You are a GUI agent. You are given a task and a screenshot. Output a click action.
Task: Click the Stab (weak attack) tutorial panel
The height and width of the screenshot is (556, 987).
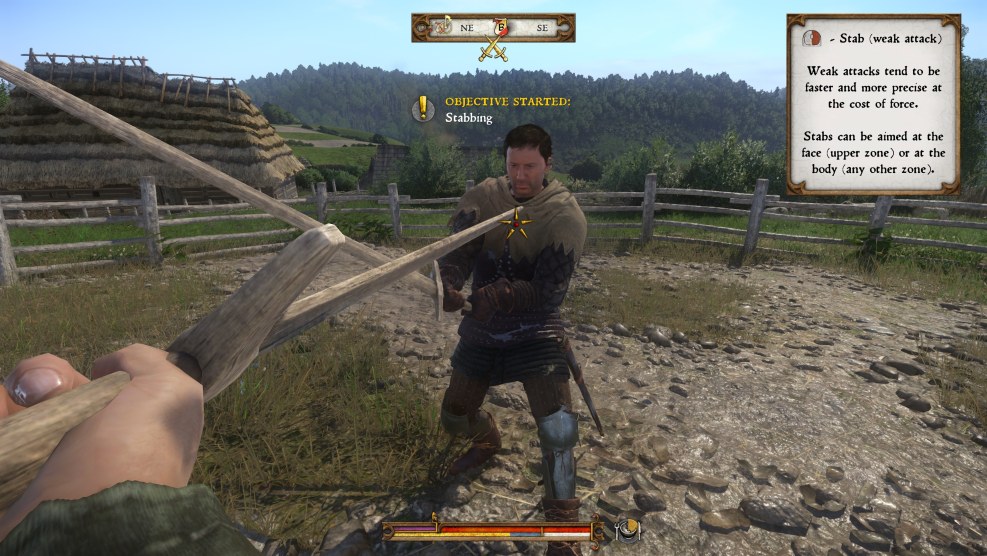(873, 104)
